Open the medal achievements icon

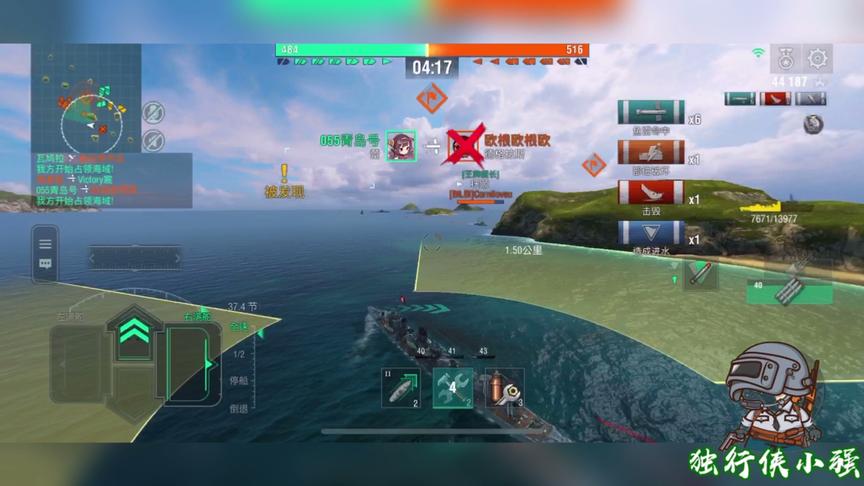tap(786, 58)
